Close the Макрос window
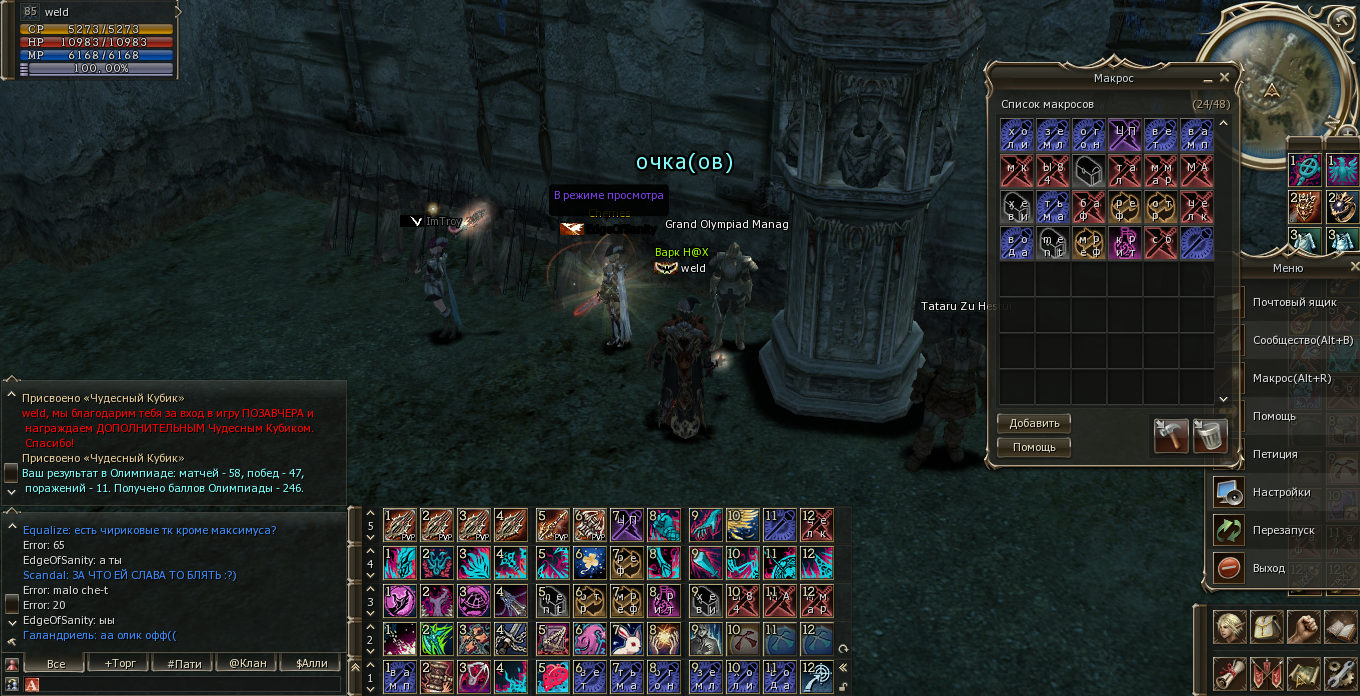The image size is (1360, 696). [x=1225, y=77]
